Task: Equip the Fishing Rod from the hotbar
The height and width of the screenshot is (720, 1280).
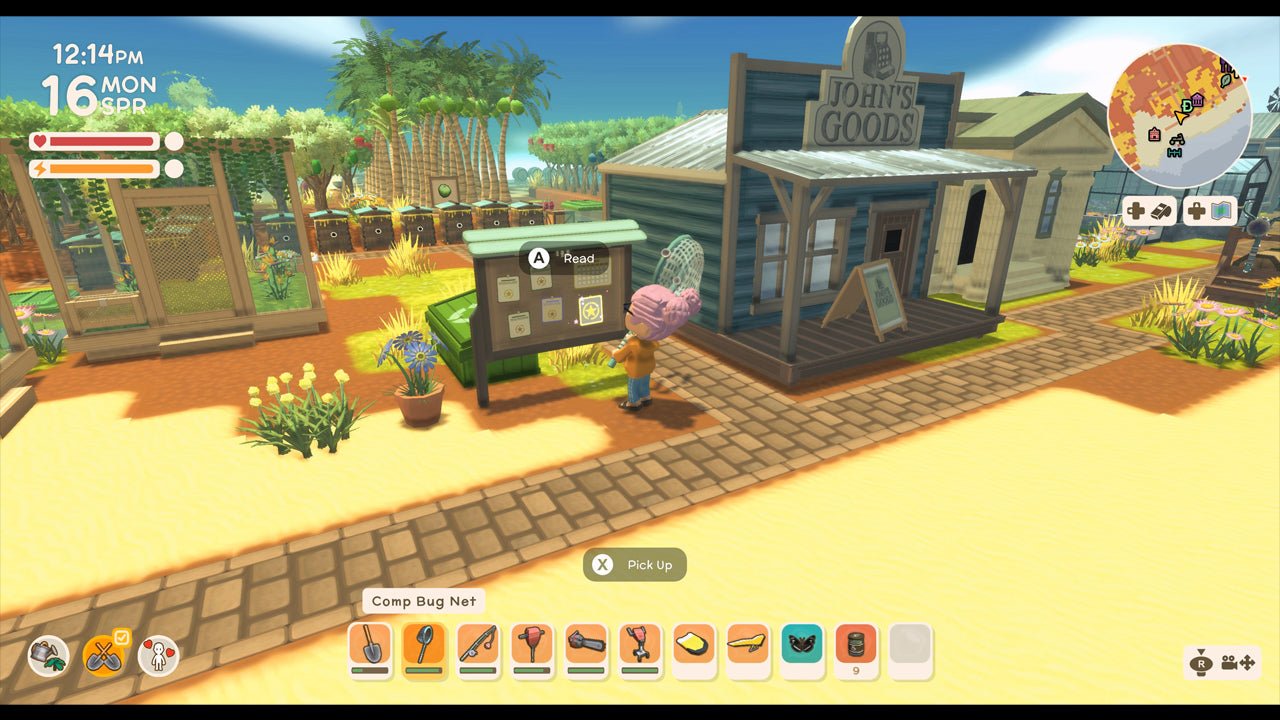Action: click(x=478, y=645)
